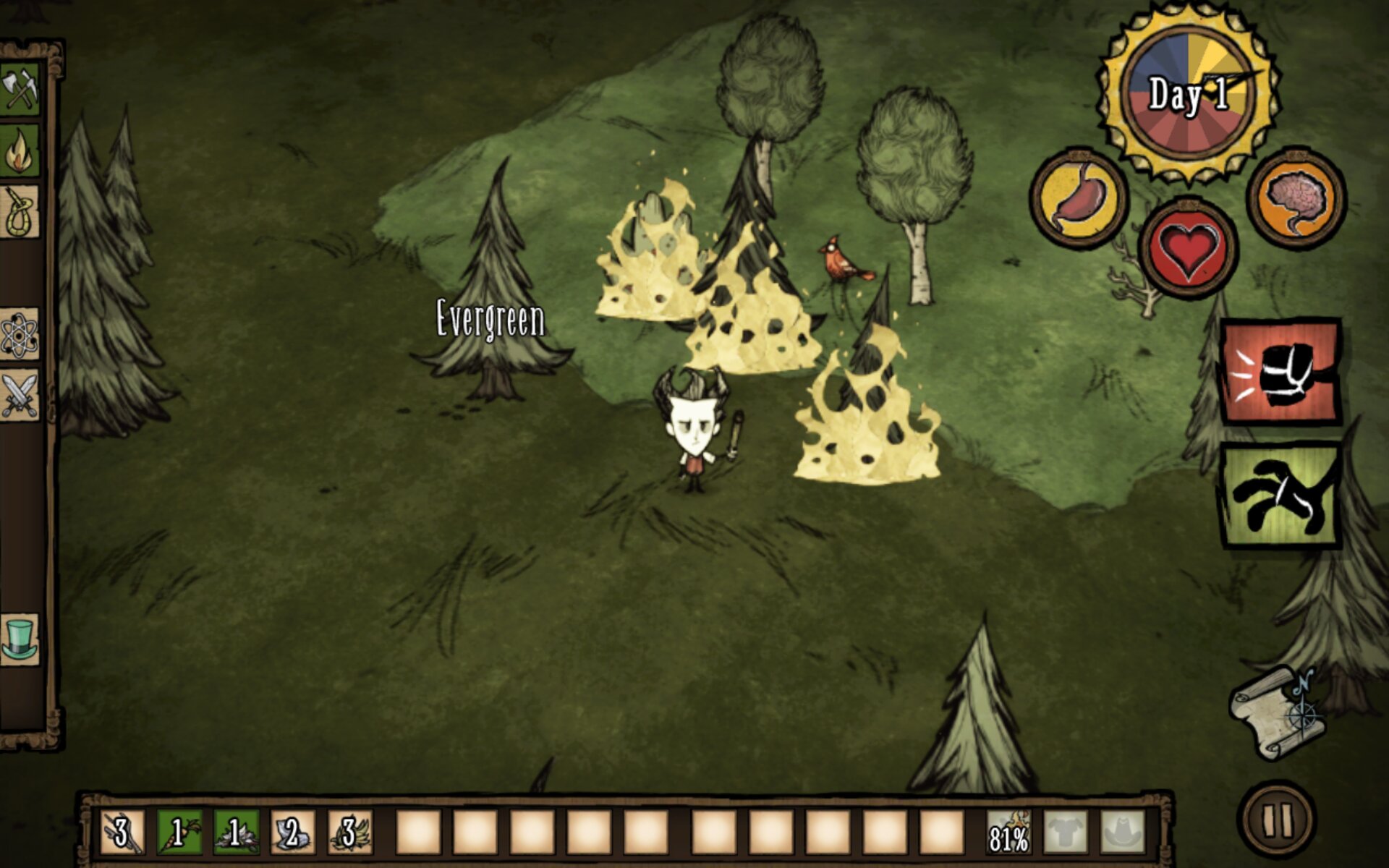Switch to the Fight crossed-swords tab
1389x868 pixels.
20,395
